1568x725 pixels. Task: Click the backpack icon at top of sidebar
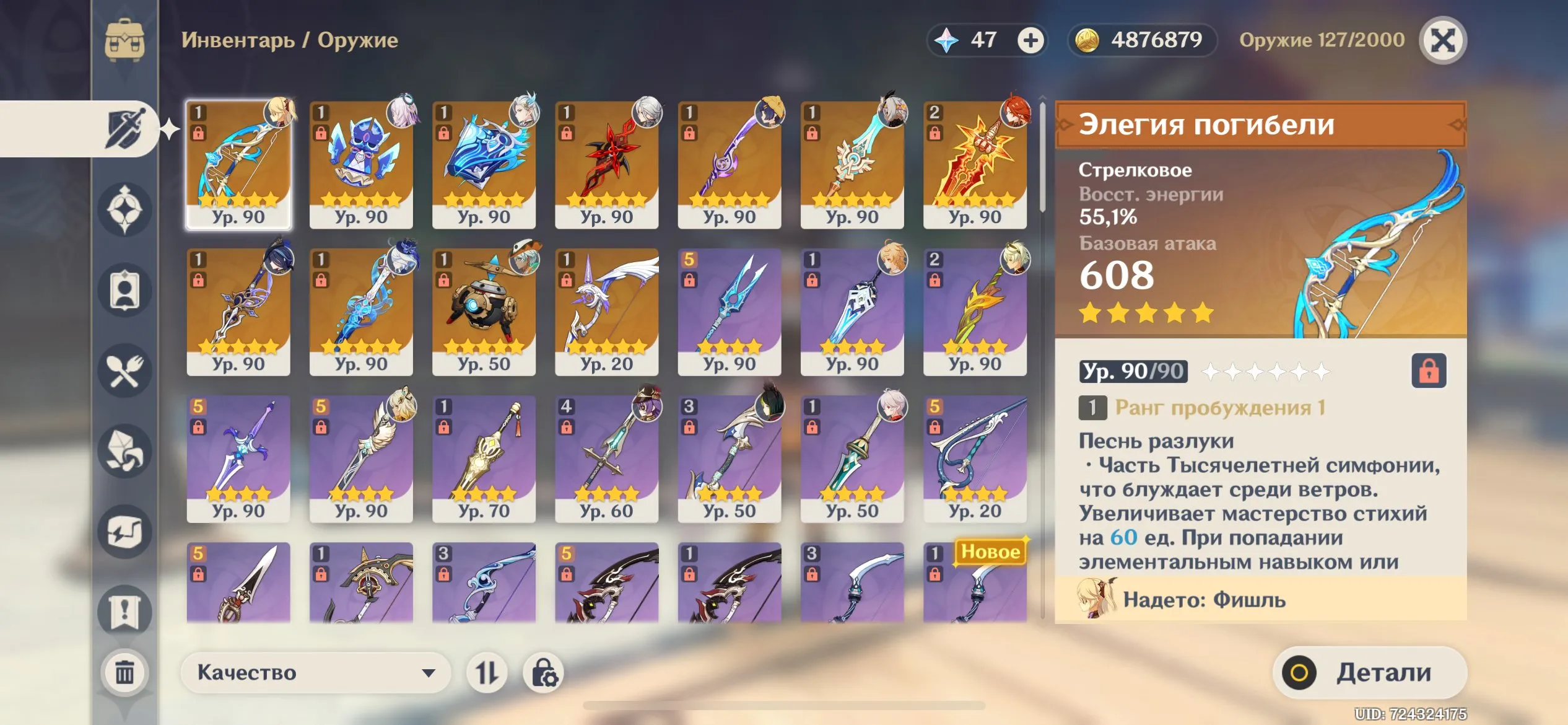[124, 40]
